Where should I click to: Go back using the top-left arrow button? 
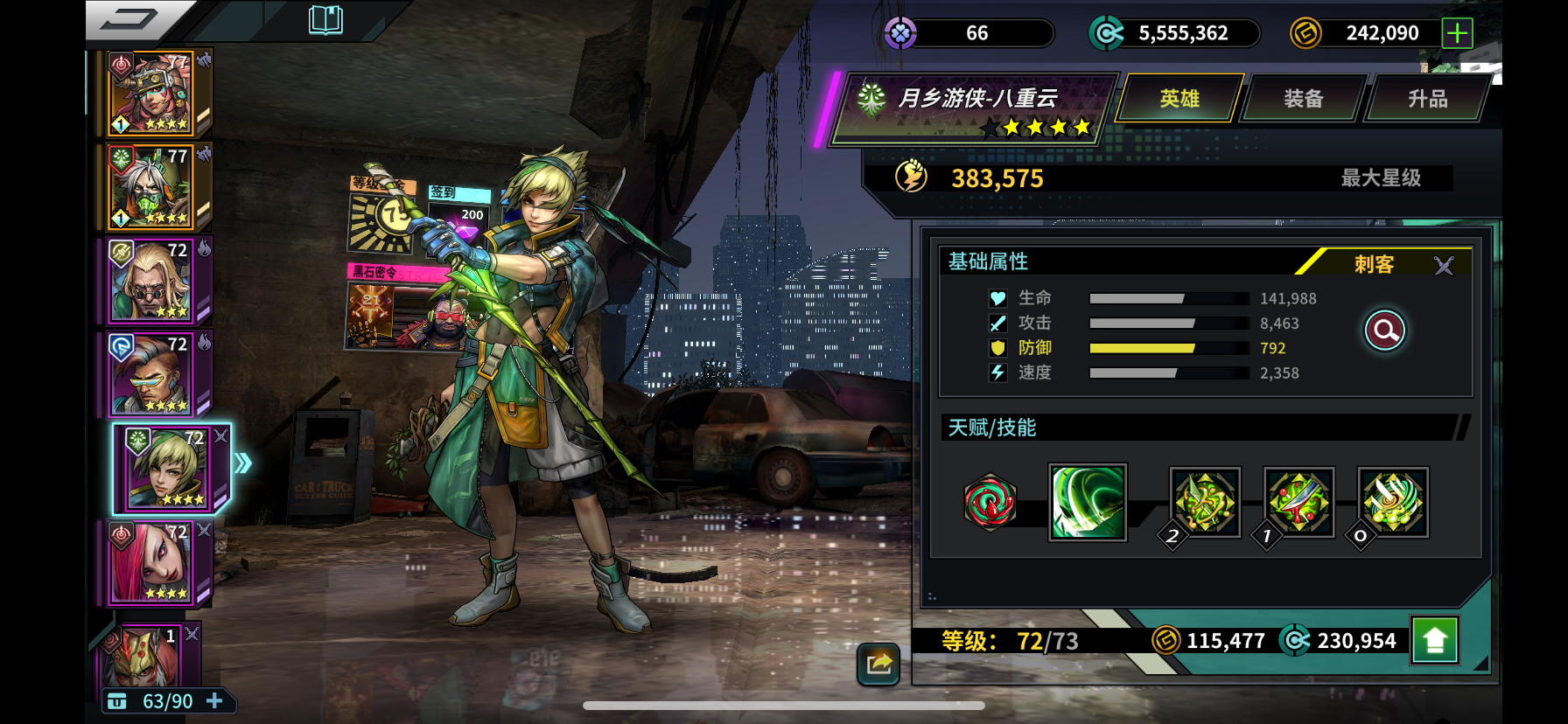click(x=129, y=19)
